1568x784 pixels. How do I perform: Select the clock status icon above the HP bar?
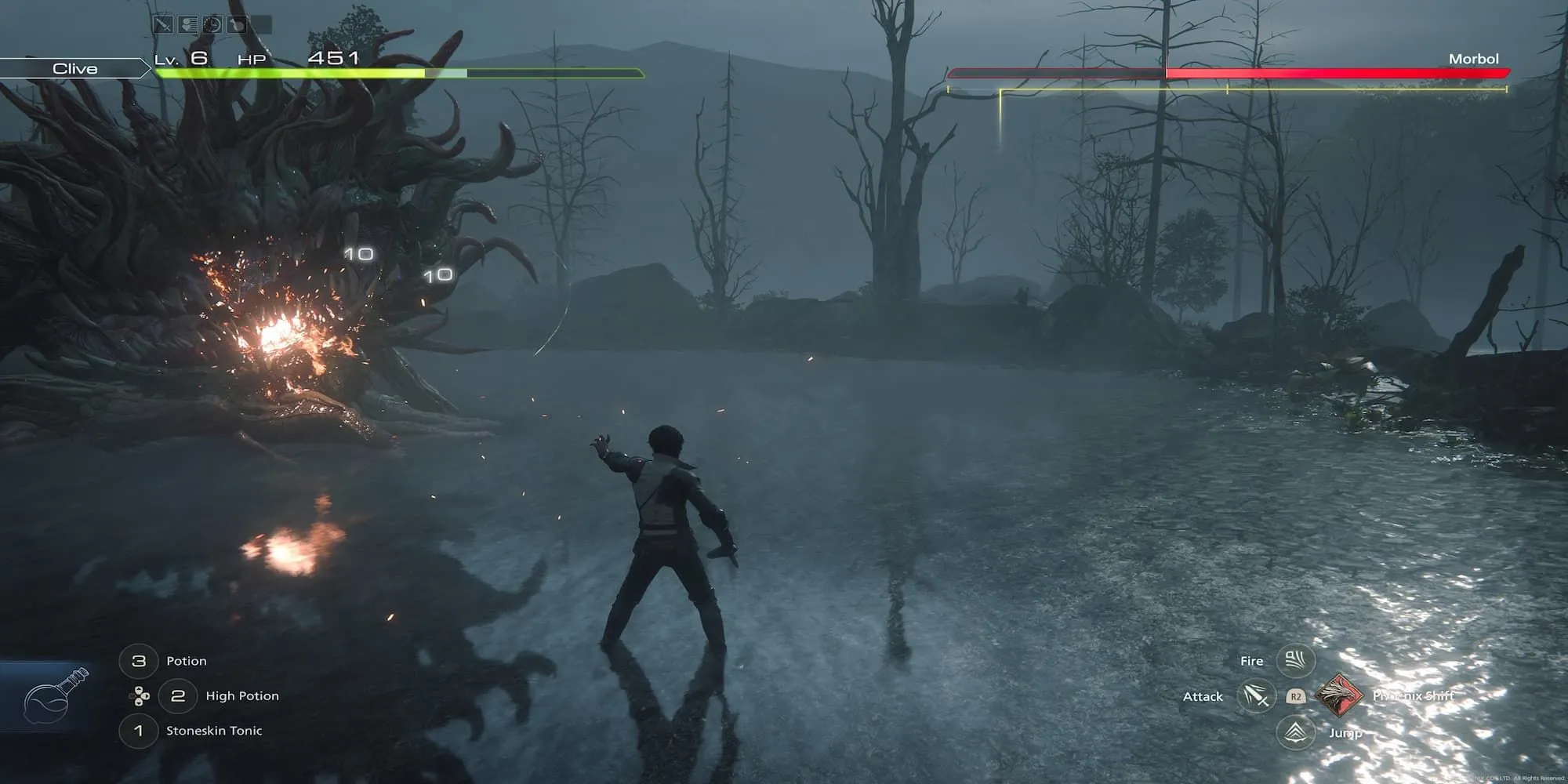[212, 25]
